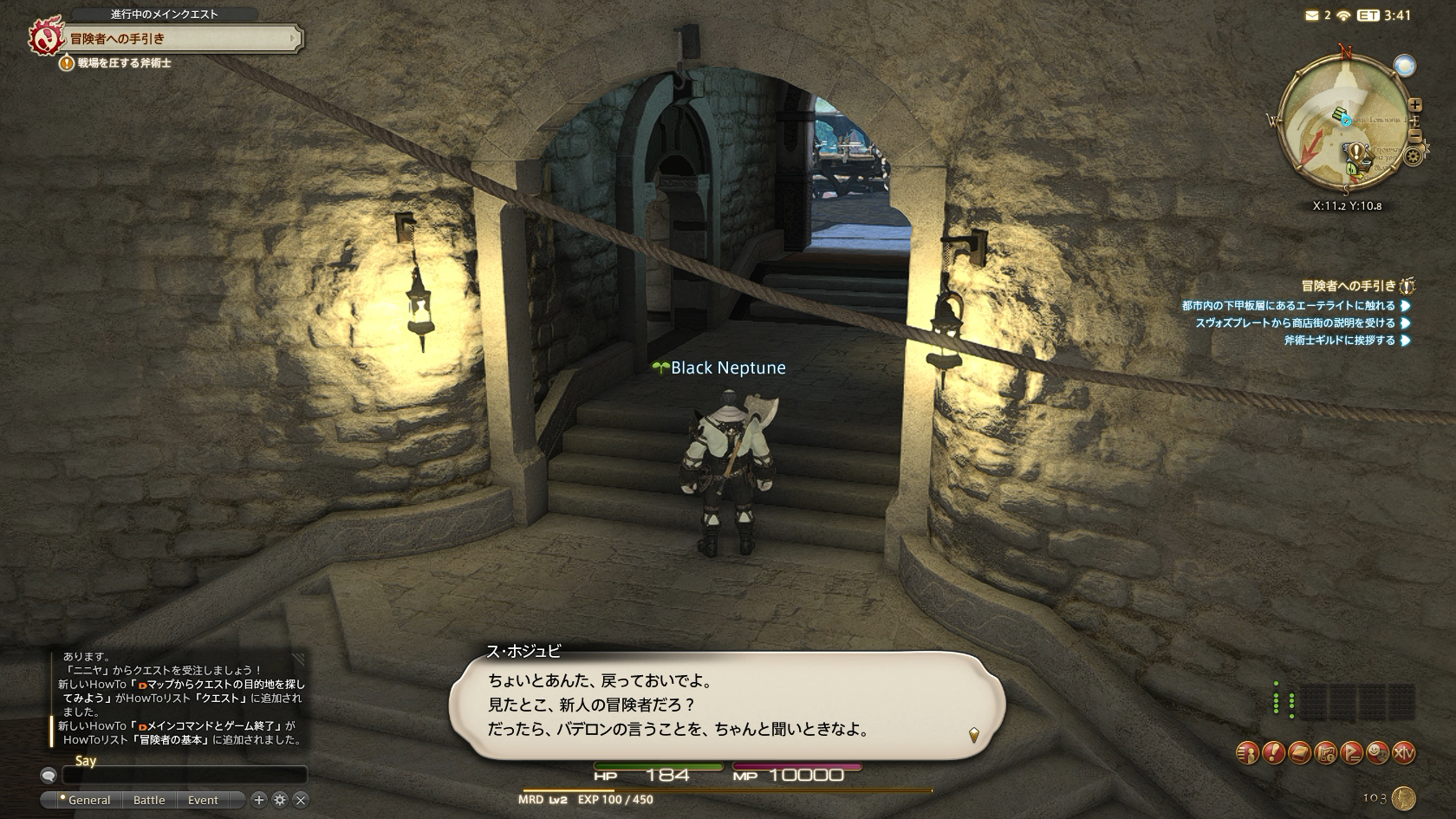Click the chat text input field
The width and height of the screenshot is (1456, 819).
[184, 775]
